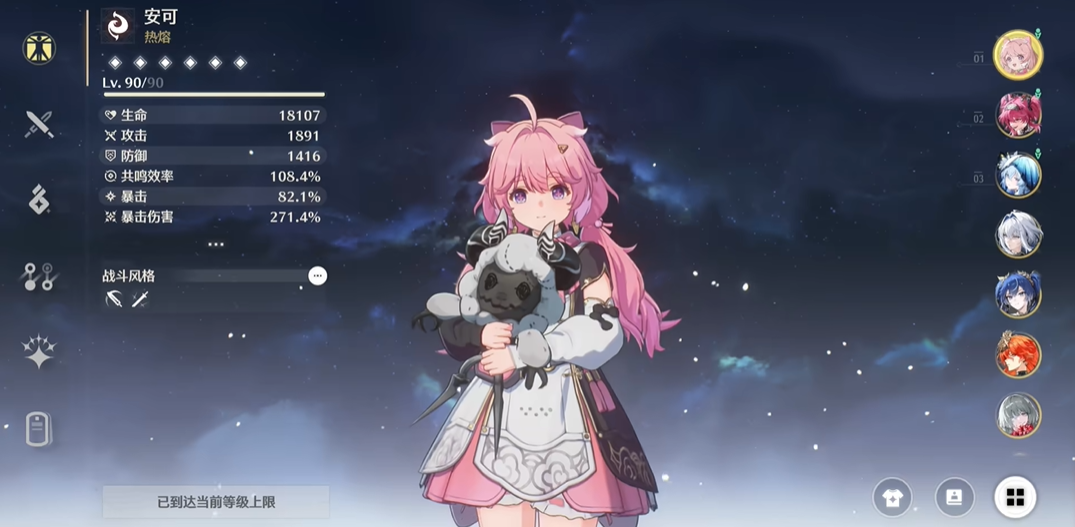1075x527 pixels.
Task: Expand full stats with the three dots
Action: coord(215,244)
